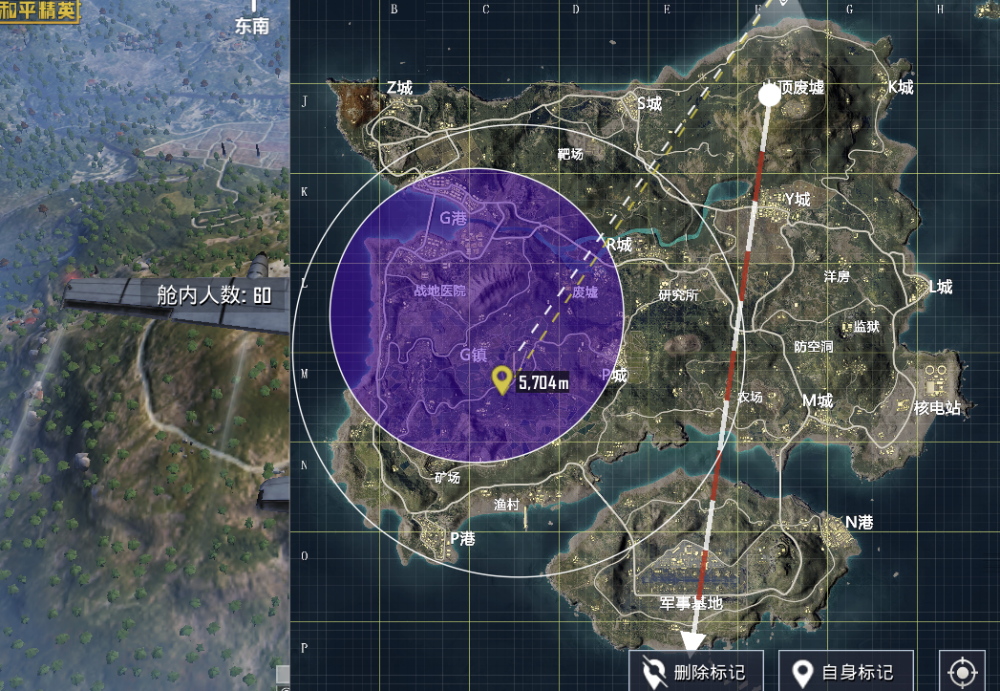Select the yellow pin marker on the map
The width and height of the screenshot is (1000, 691).
pos(502,379)
